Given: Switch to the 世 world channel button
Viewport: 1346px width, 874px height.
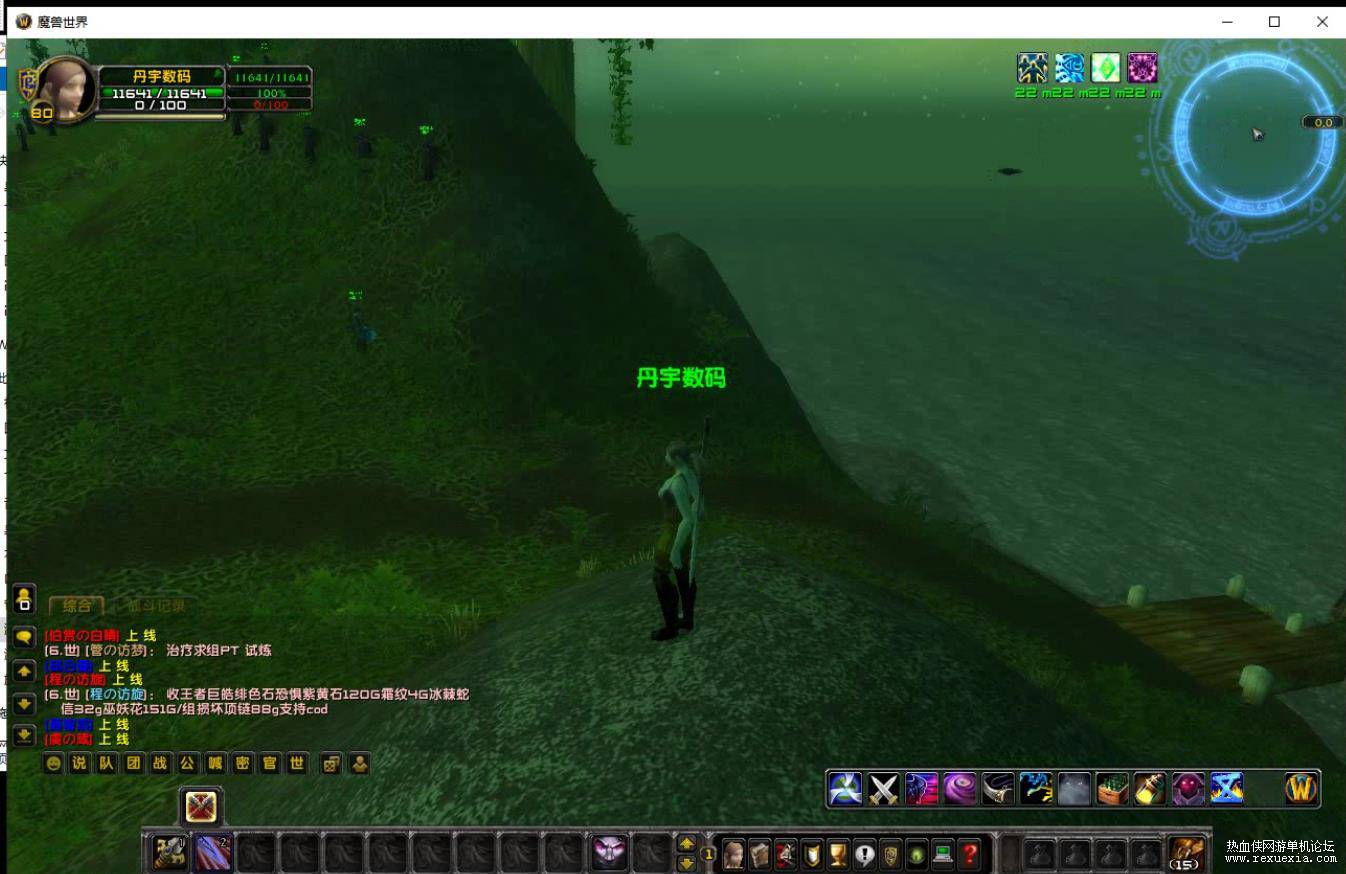Looking at the screenshot, I should [x=296, y=763].
